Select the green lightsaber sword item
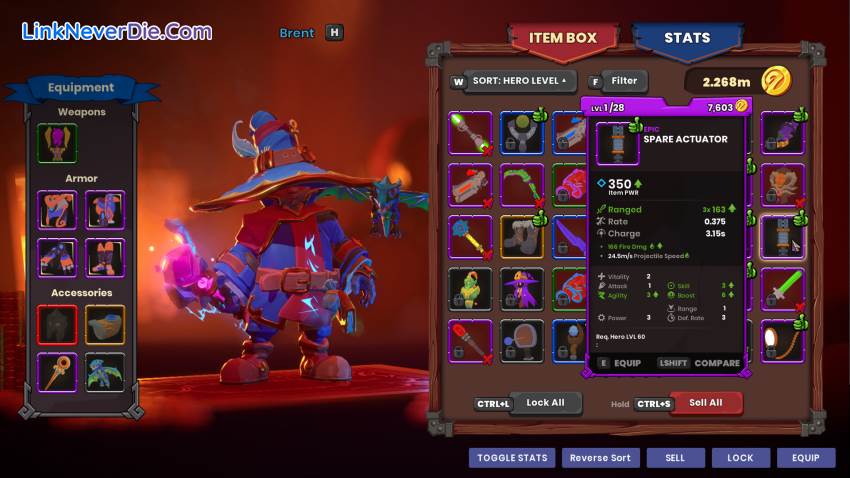The image size is (850, 478). (782, 289)
